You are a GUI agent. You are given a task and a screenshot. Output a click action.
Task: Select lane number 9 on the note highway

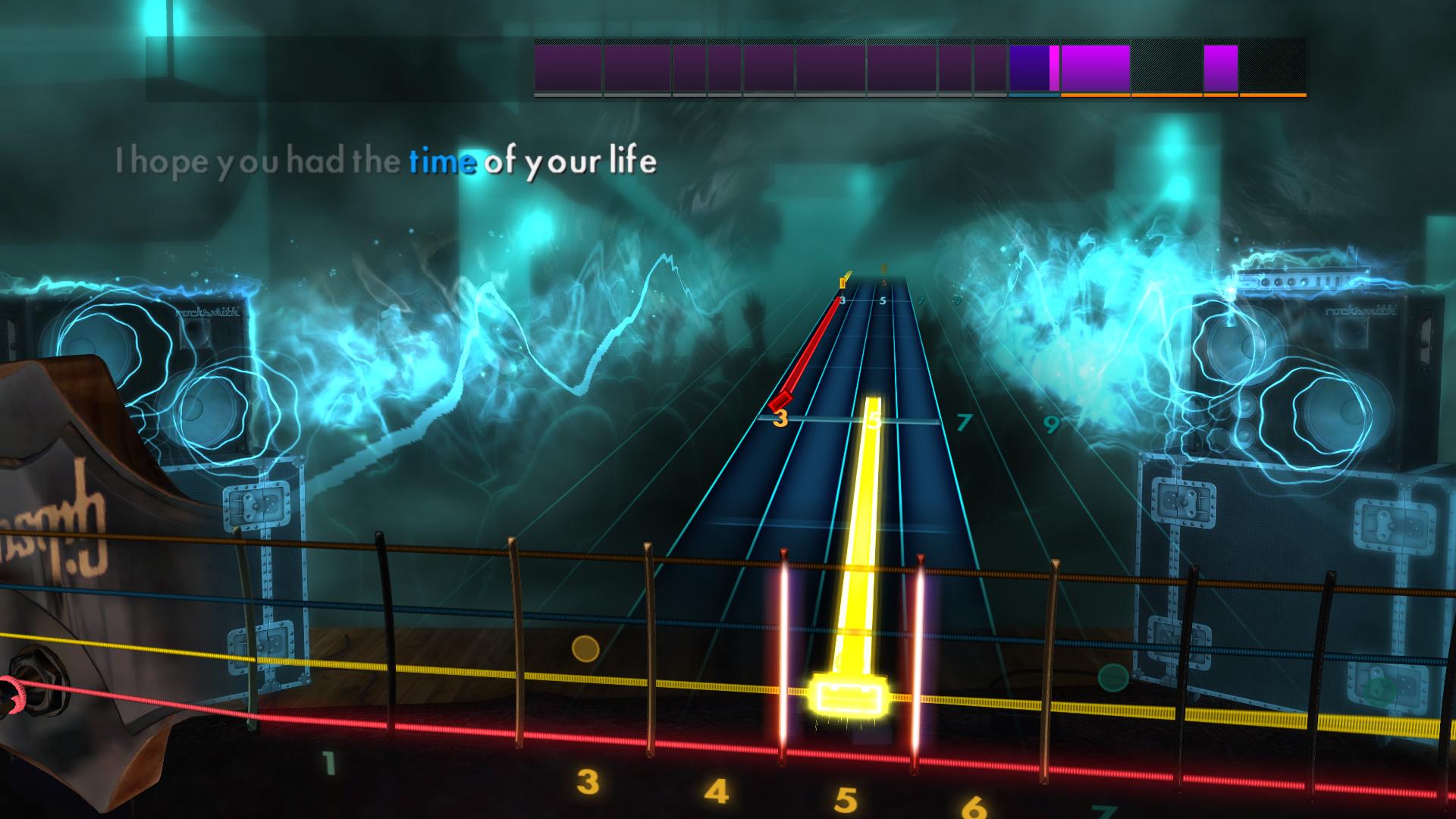click(1051, 425)
